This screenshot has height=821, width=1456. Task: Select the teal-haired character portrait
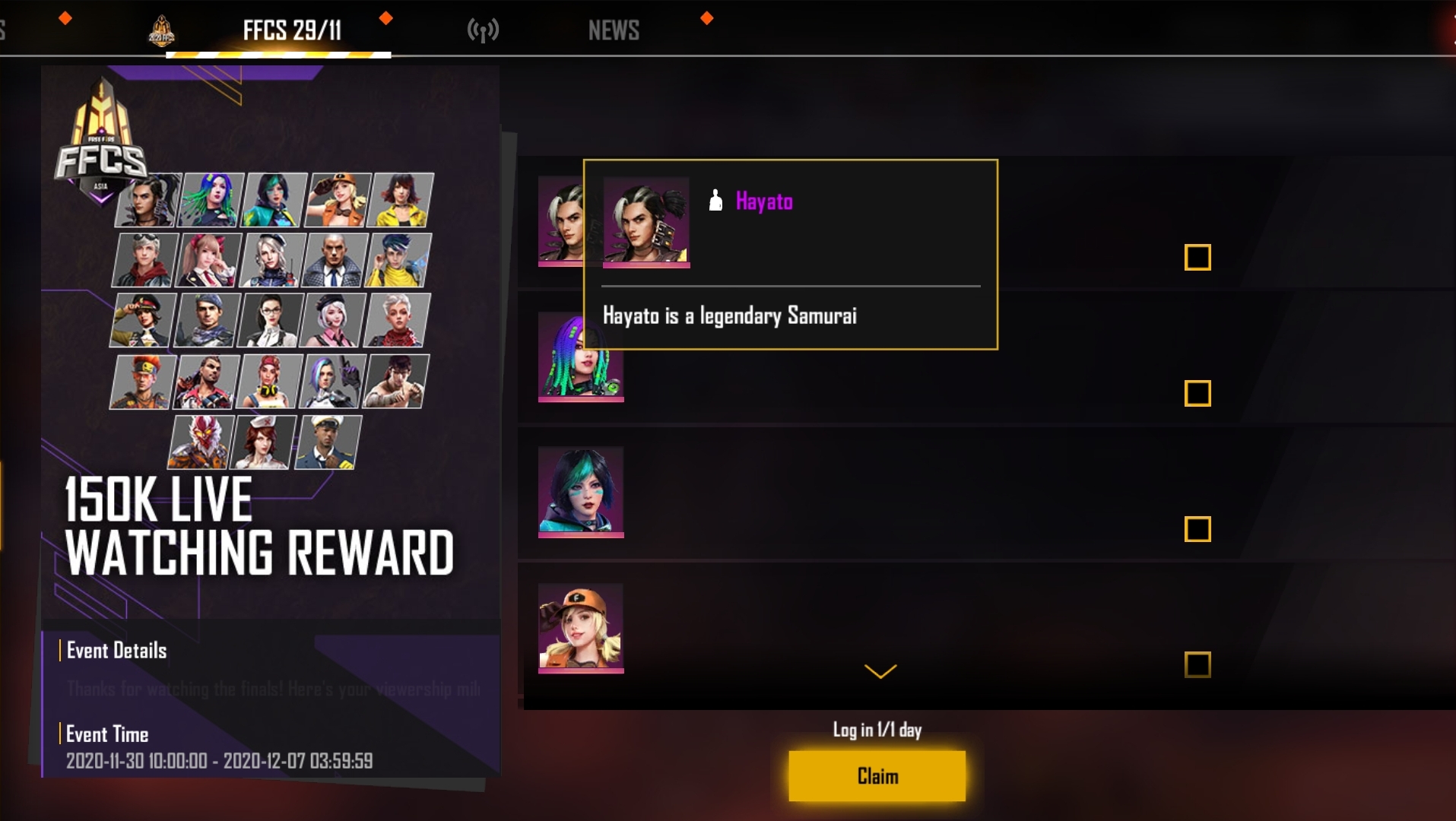click(x=581, y=491)
